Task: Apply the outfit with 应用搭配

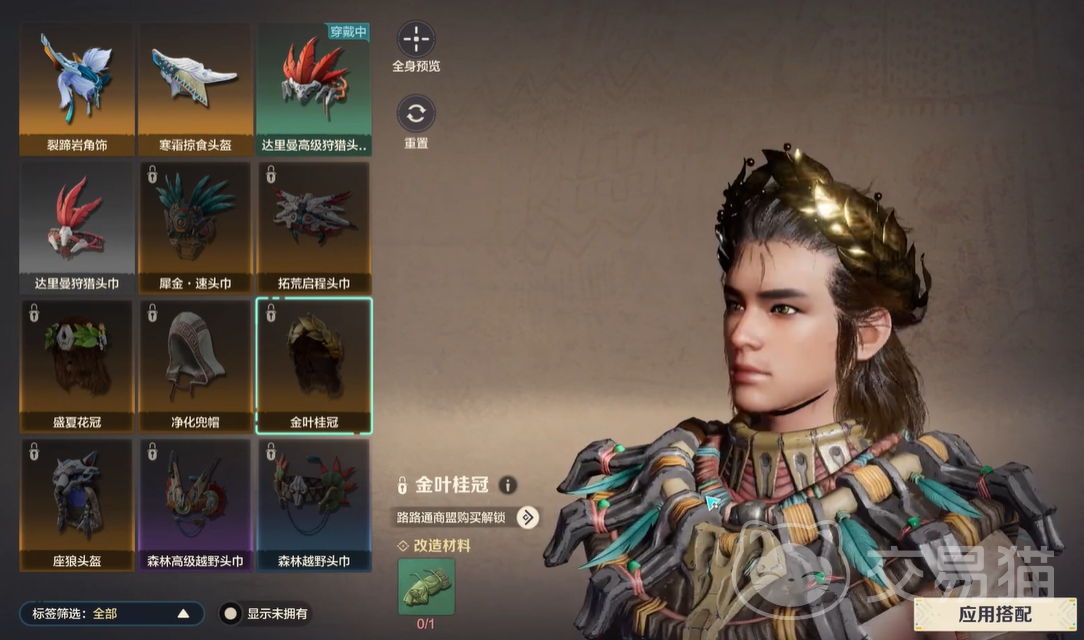Action: [996, 614]
